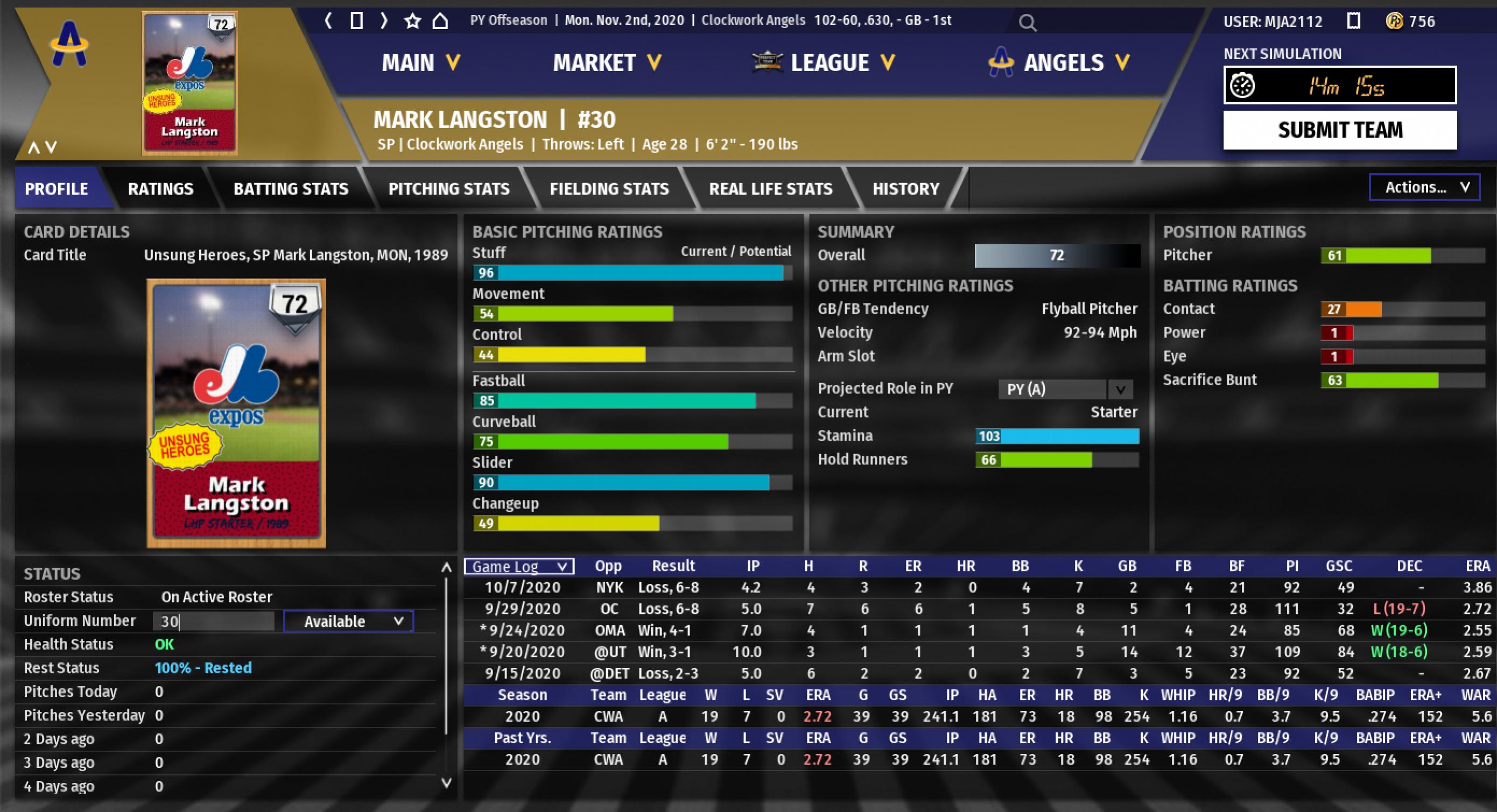
Task: Show the FIELDING STATS tab
Action: click(x=609, y=189)
